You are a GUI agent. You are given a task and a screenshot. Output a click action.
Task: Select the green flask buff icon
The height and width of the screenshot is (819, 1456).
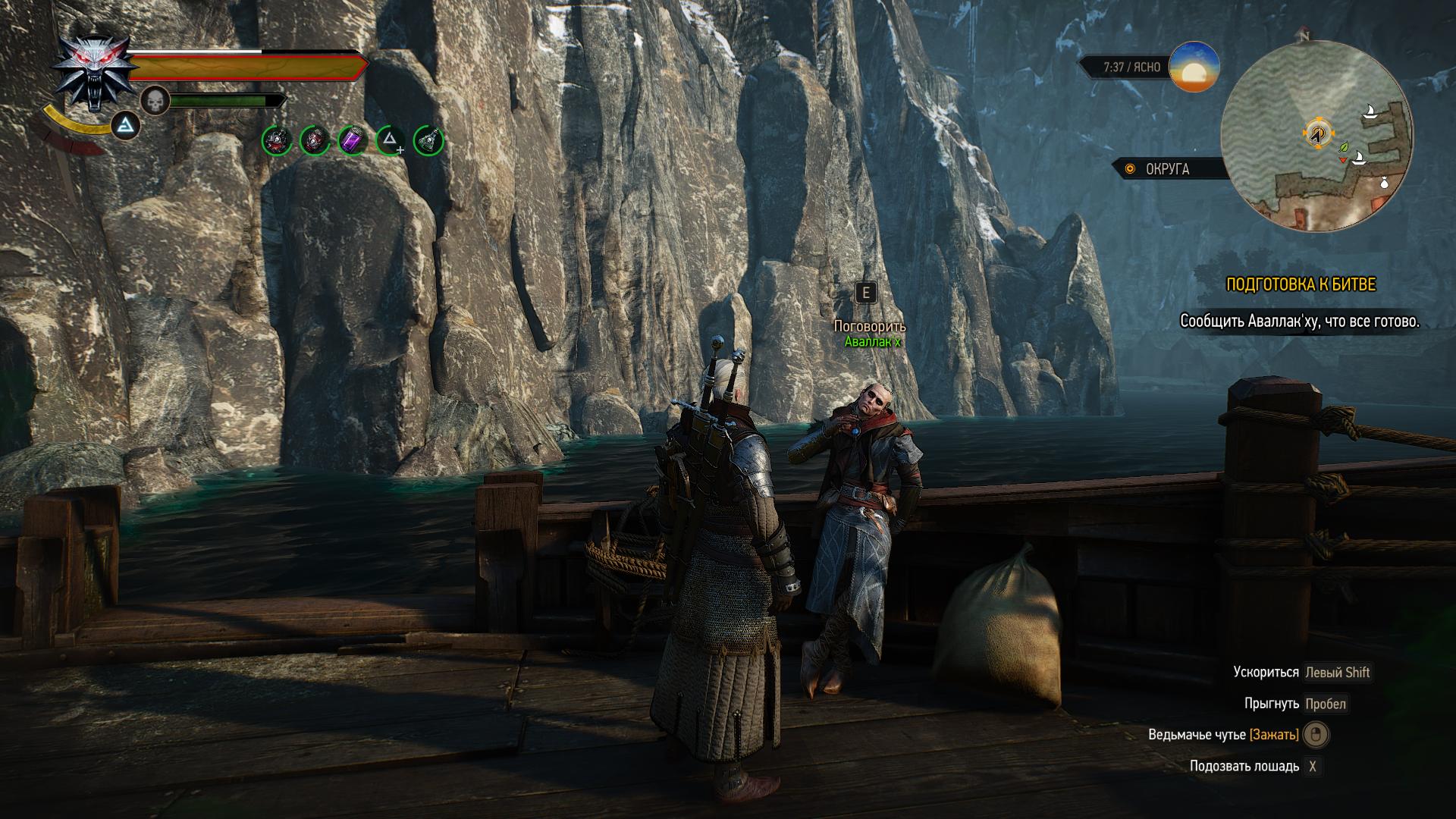pos(428,140)
